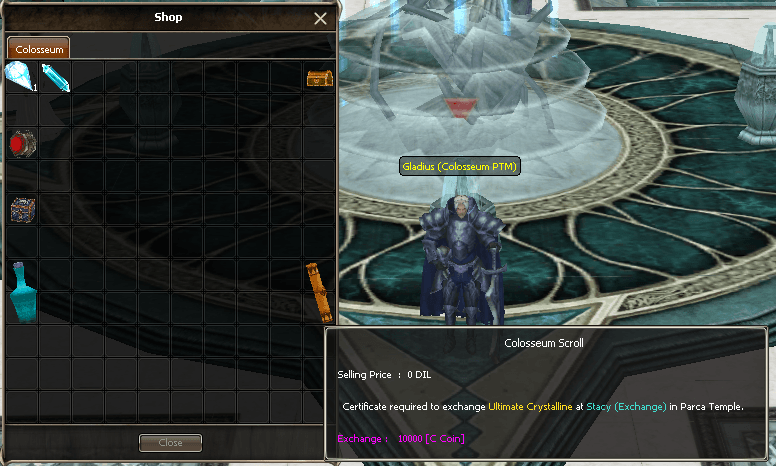This screenshot has height=466, width=776.
Task: Select the cyan potion bottle item
Action: click(x=22, y=291)
